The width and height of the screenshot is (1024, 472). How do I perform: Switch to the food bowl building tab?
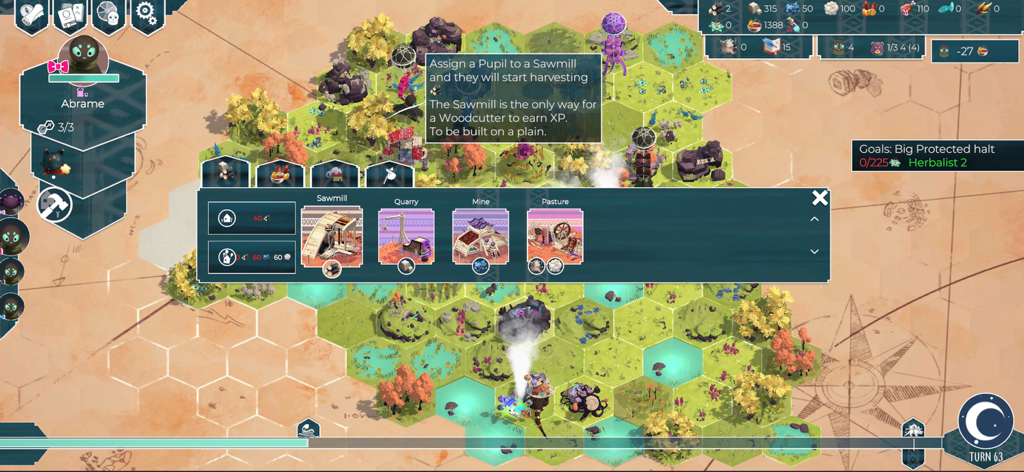click(x=280, y=174)
